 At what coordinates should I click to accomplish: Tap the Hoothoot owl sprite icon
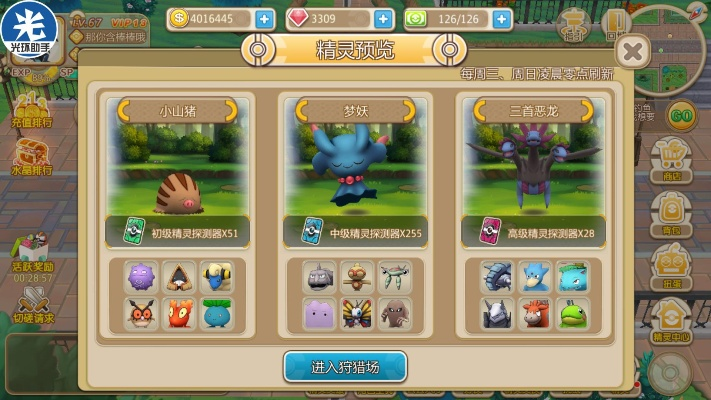tap(141, 313)
